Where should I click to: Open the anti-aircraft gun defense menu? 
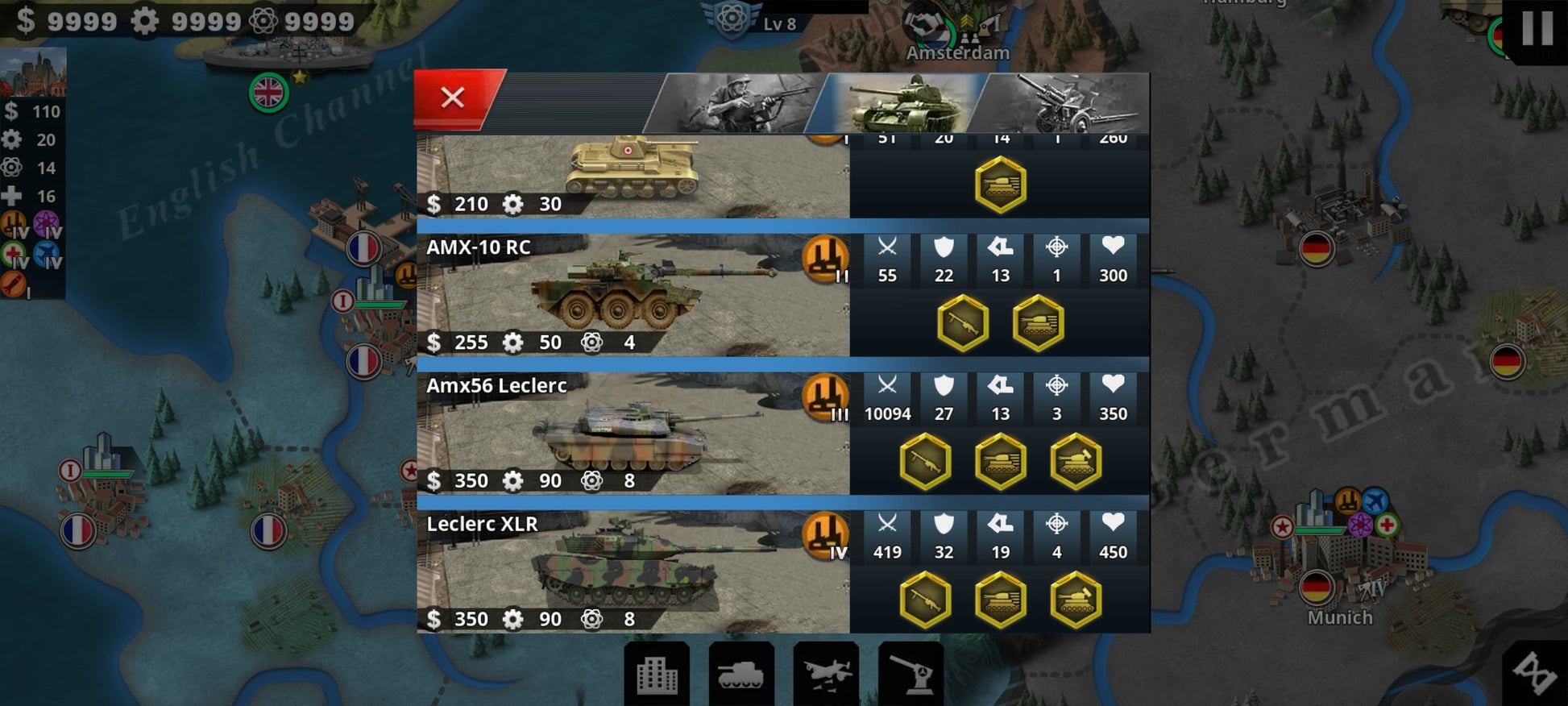[x=911, y=675]
